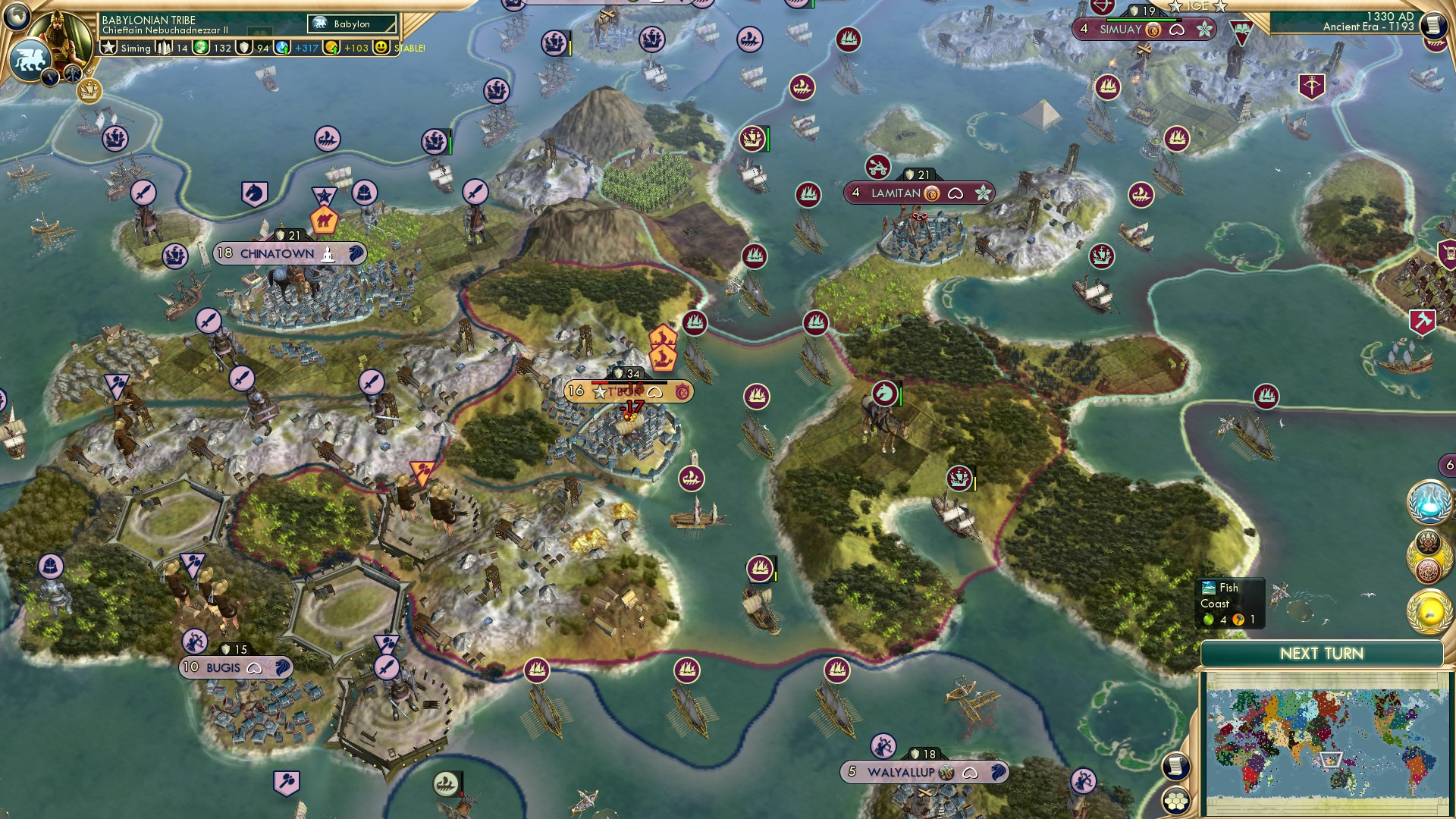The image size is (1456, 819).
Task: Open the Babylon civilization dropdown banner
Action: [350, 24]
